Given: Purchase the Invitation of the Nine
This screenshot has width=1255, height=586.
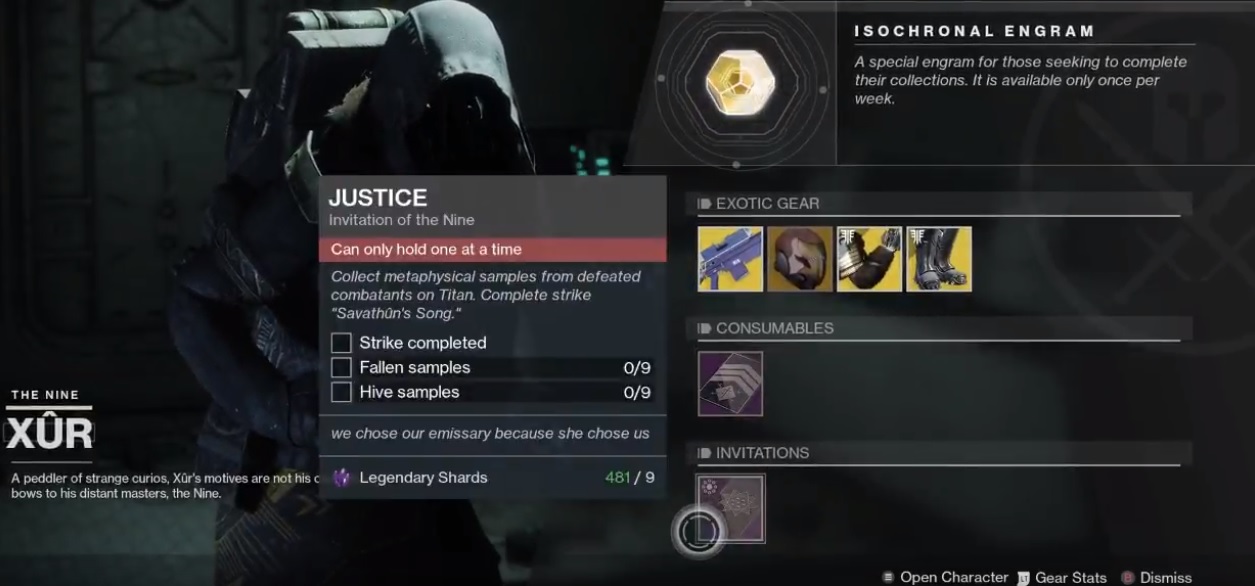Looking at the screenshot, I should click(730, 507).
